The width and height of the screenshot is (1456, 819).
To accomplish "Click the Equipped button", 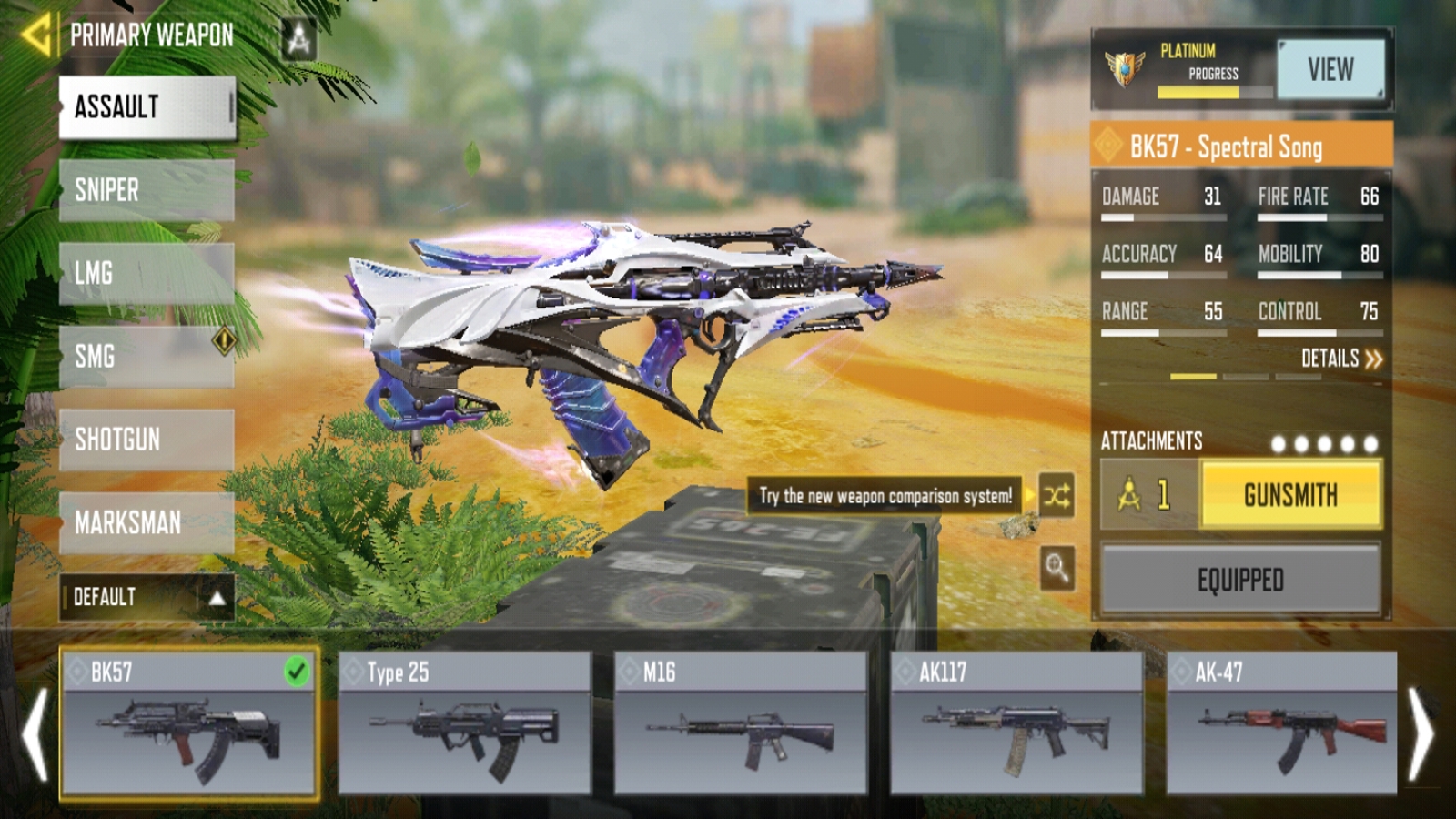I will click(1240, 580).
